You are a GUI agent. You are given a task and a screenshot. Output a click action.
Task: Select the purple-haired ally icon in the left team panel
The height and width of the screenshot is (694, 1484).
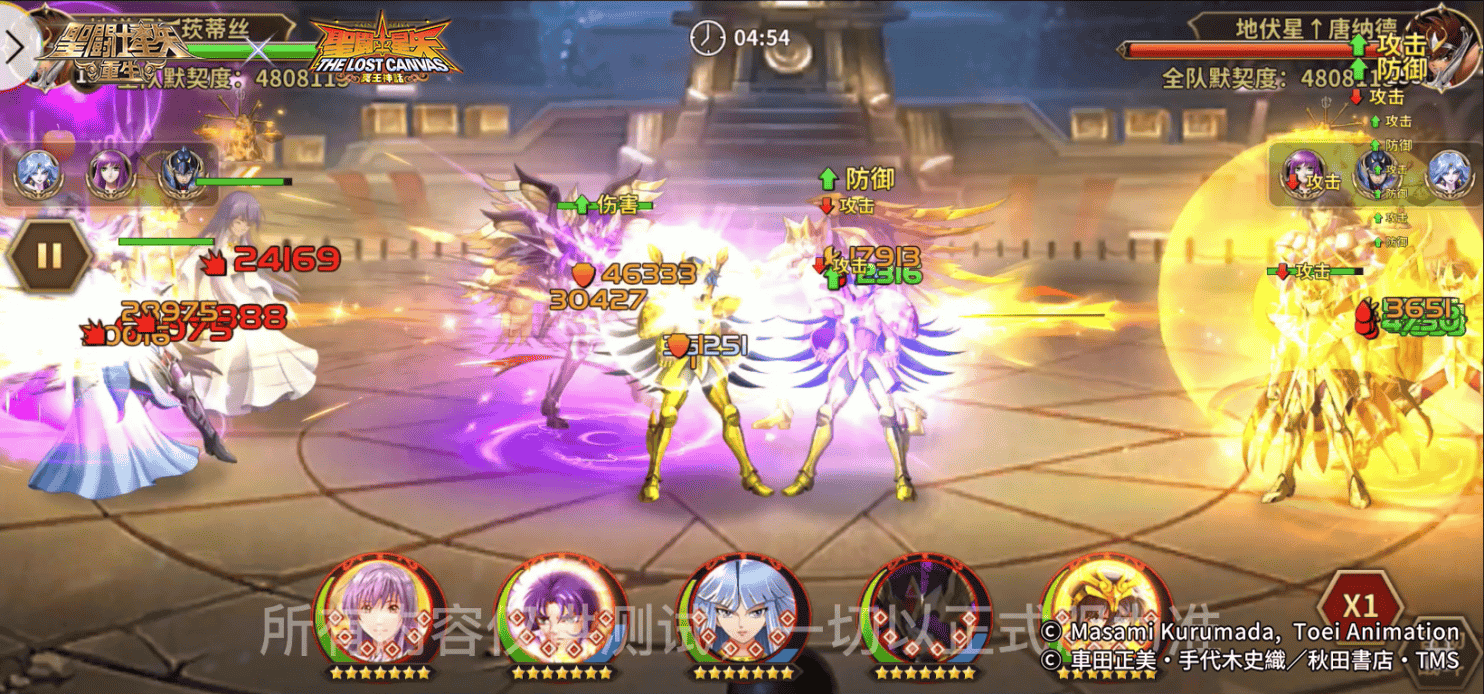tap(110, 173)
